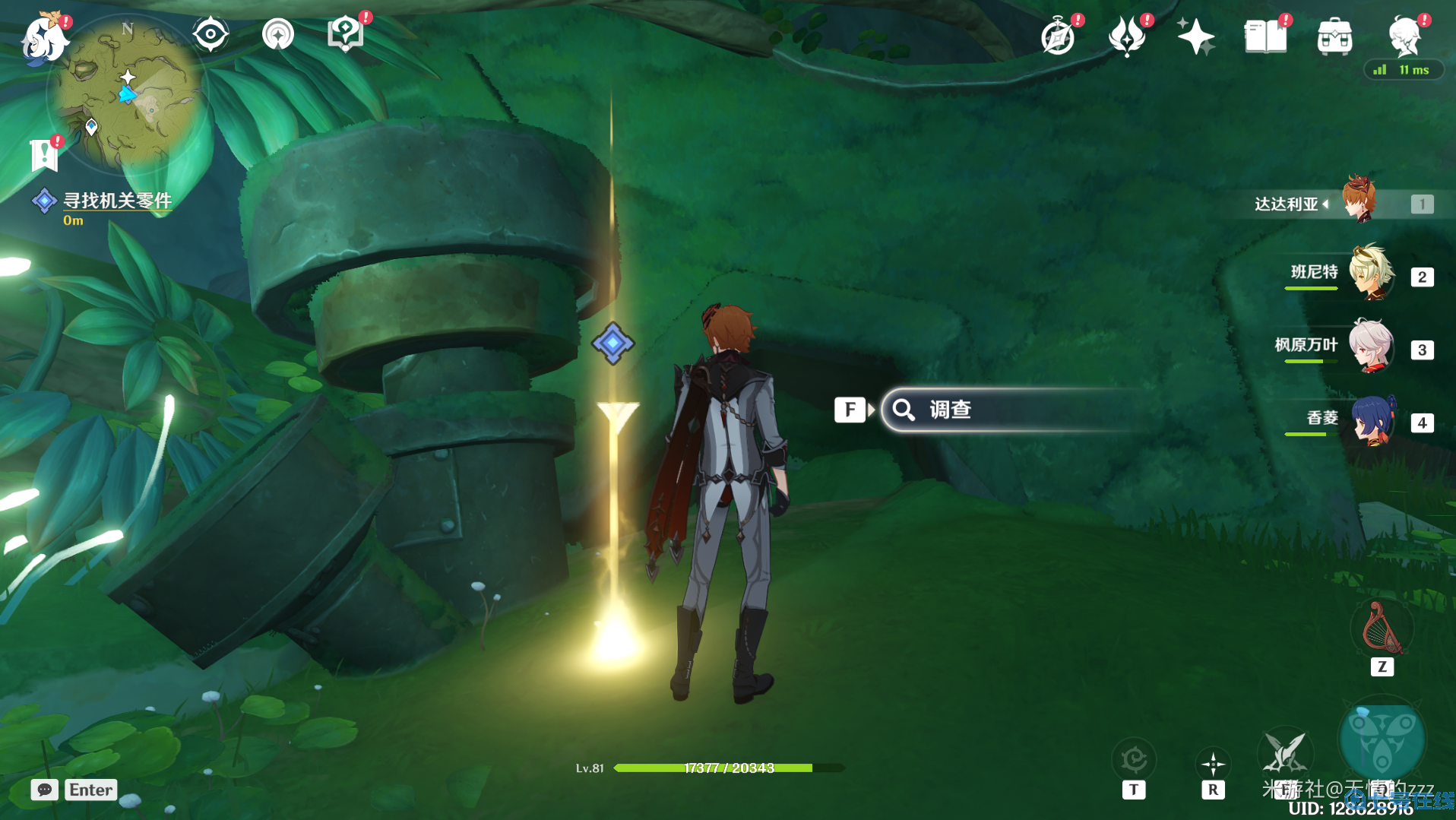Open the character screen icon
The image size is (1456, 820).
pyautogui.click(x=1404, y=36)
